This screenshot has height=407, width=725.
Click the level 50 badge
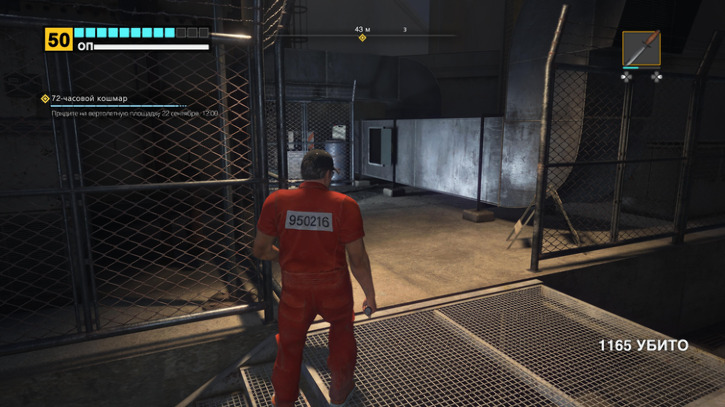58,39
